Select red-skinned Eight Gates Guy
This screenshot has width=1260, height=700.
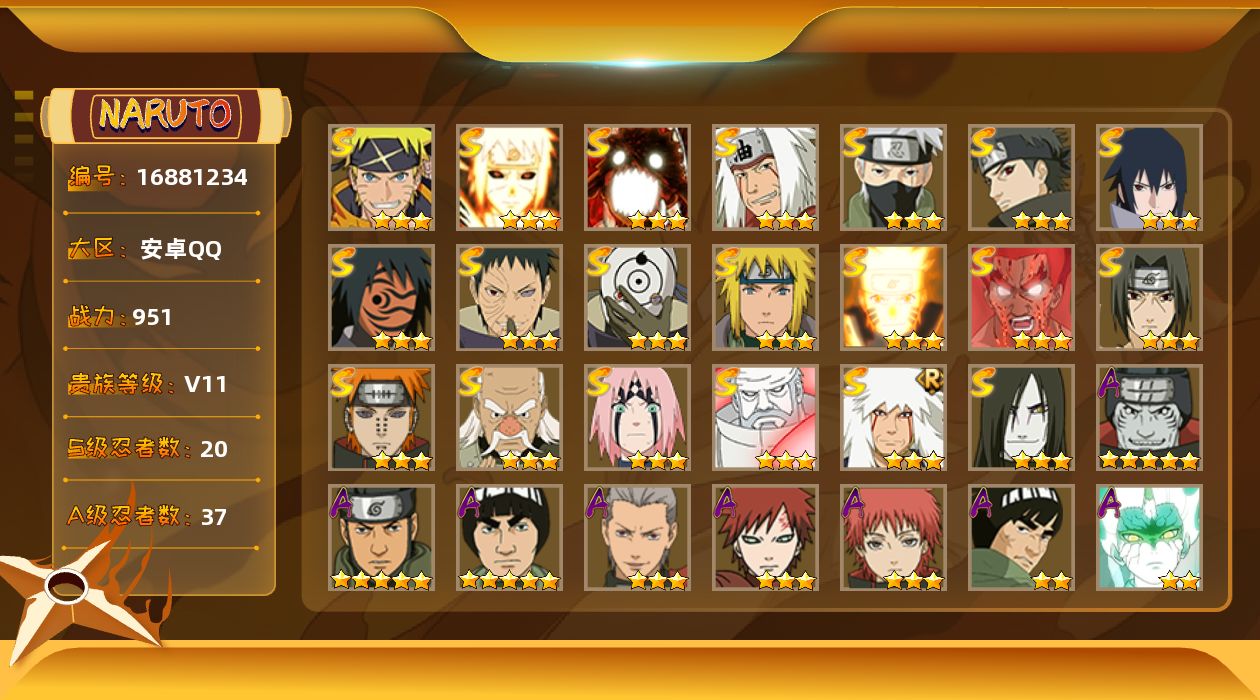pyautogui.click(x=1021, y=298)
